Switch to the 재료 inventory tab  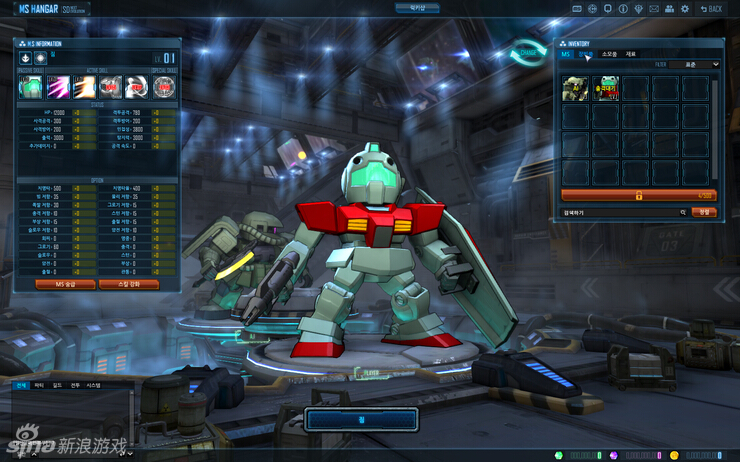(631, 54)
